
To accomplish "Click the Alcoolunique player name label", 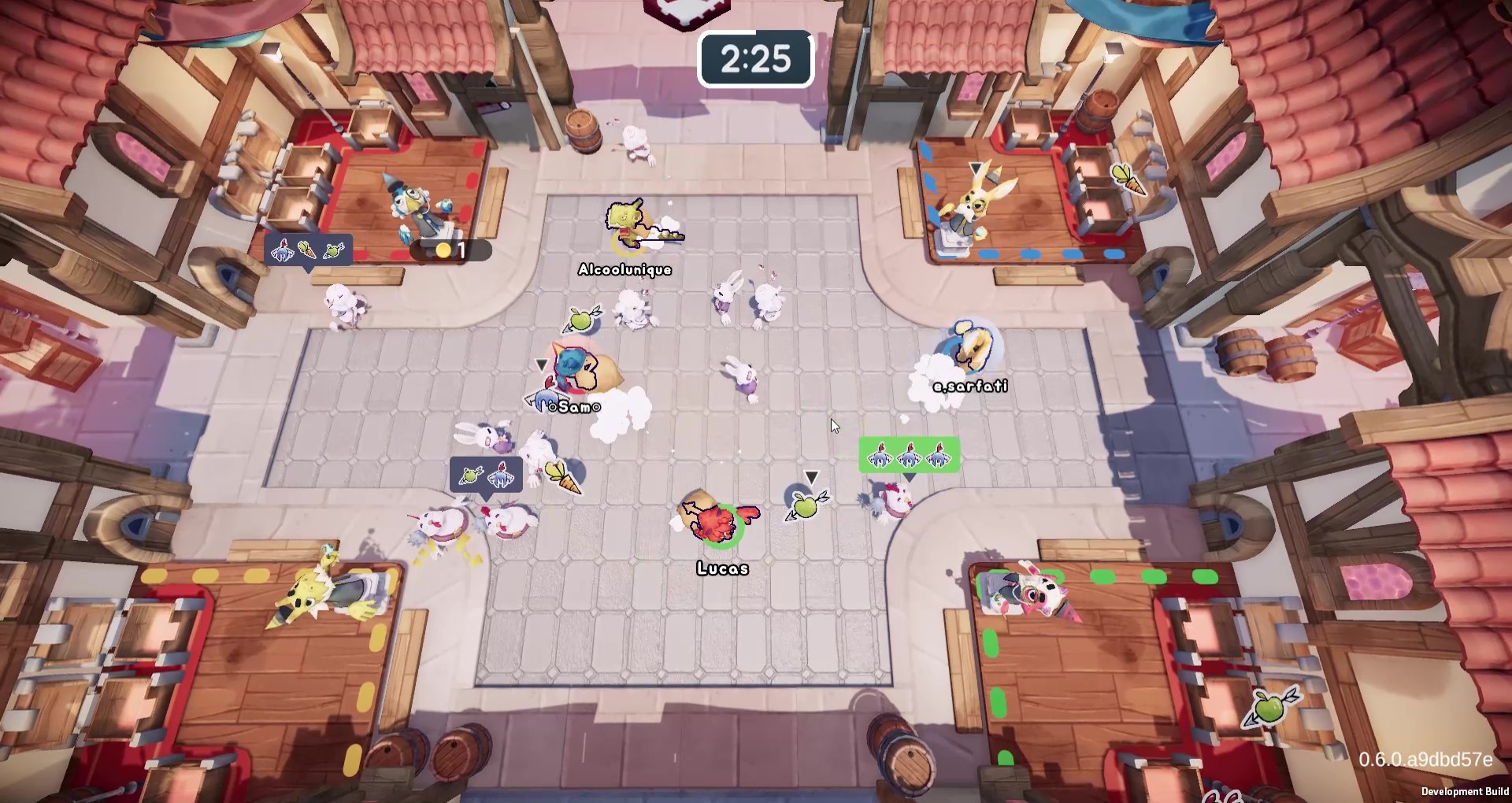I will 624,269.
